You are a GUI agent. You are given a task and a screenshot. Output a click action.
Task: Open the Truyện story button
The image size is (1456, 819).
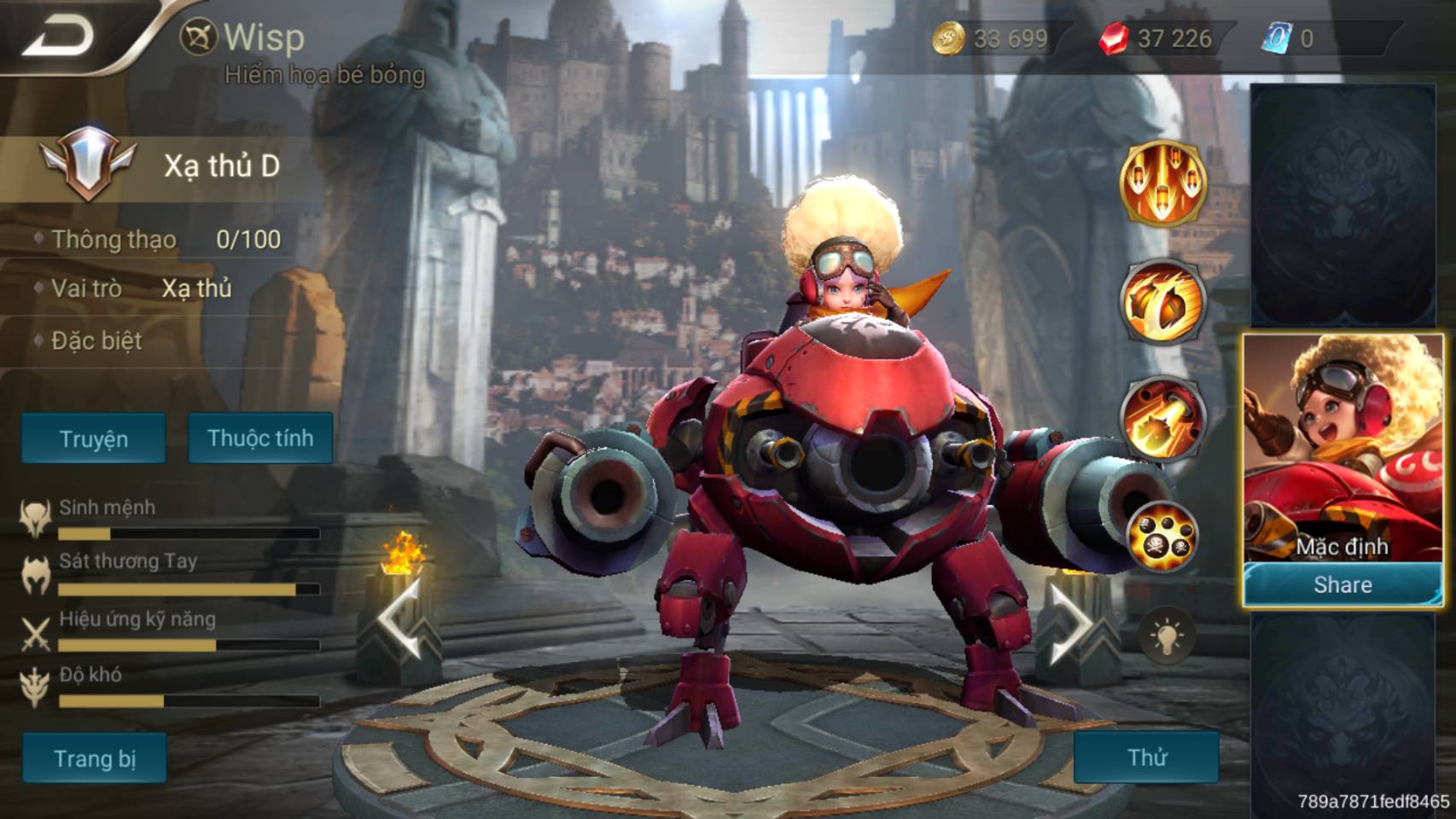pos(94,439)
